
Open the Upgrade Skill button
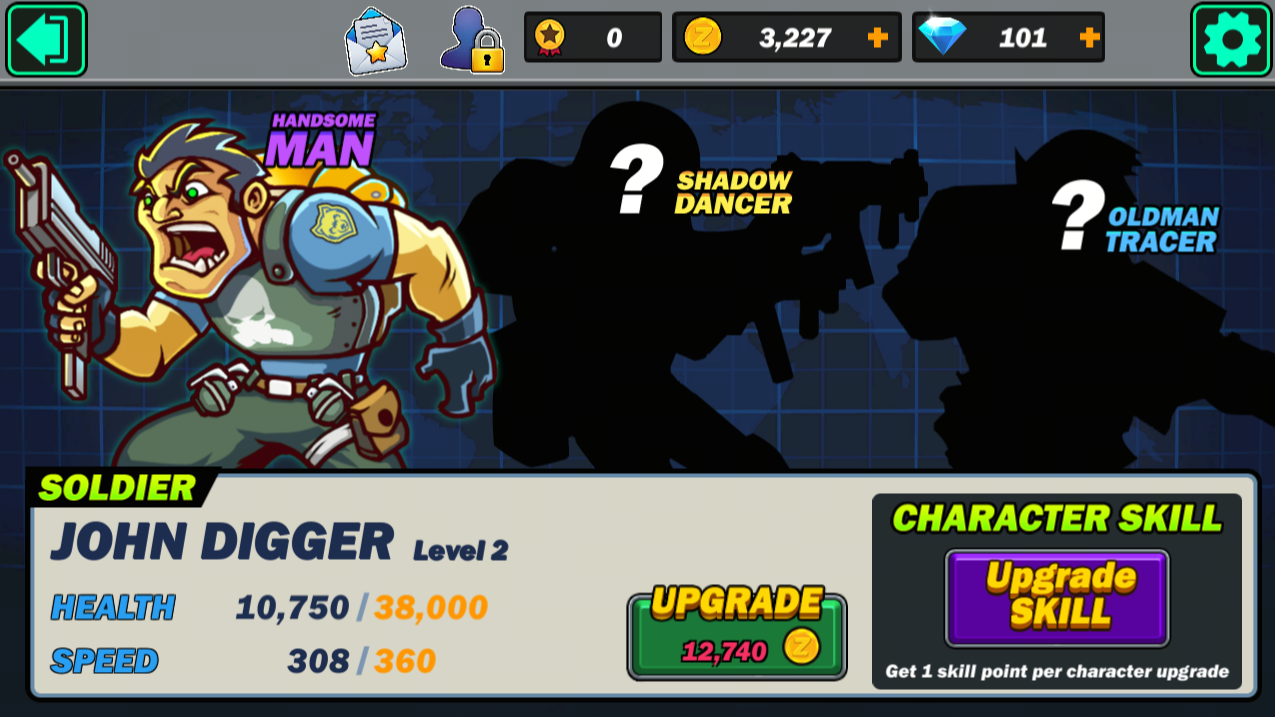click(x=1057, y=597)
